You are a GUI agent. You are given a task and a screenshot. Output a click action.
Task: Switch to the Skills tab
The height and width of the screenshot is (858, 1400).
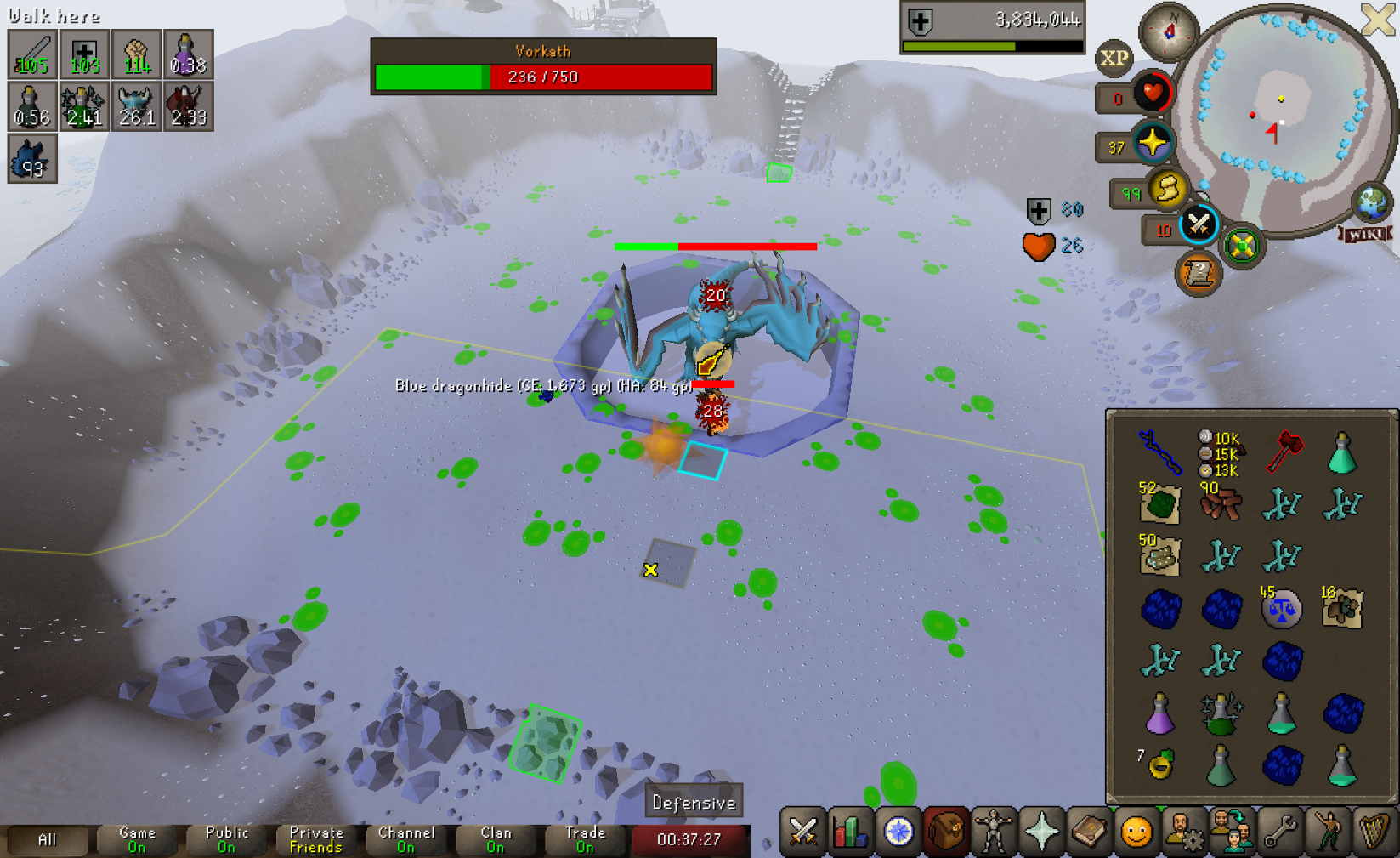tap(850, 832)
